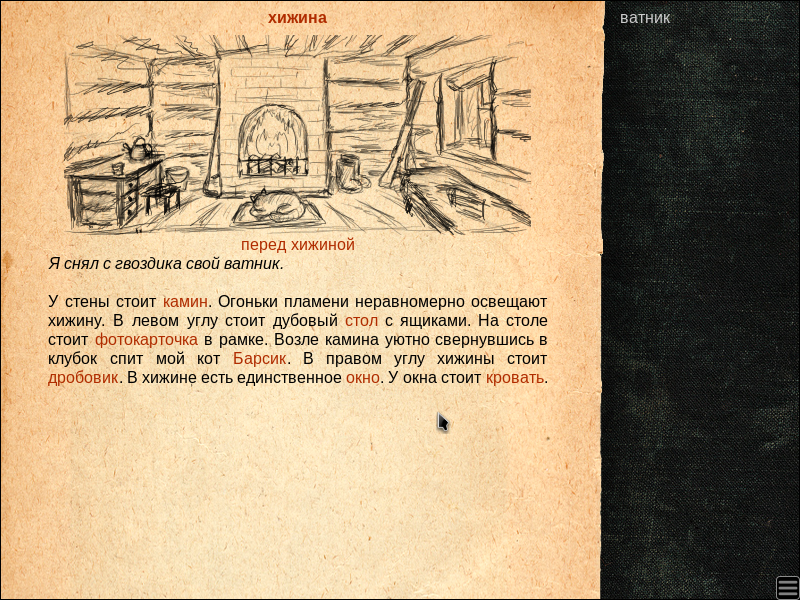Image resolution: width=800 pixels, height=600 pixels.
Task: Click the 'хижина' location title
Action: coord(297,18)
